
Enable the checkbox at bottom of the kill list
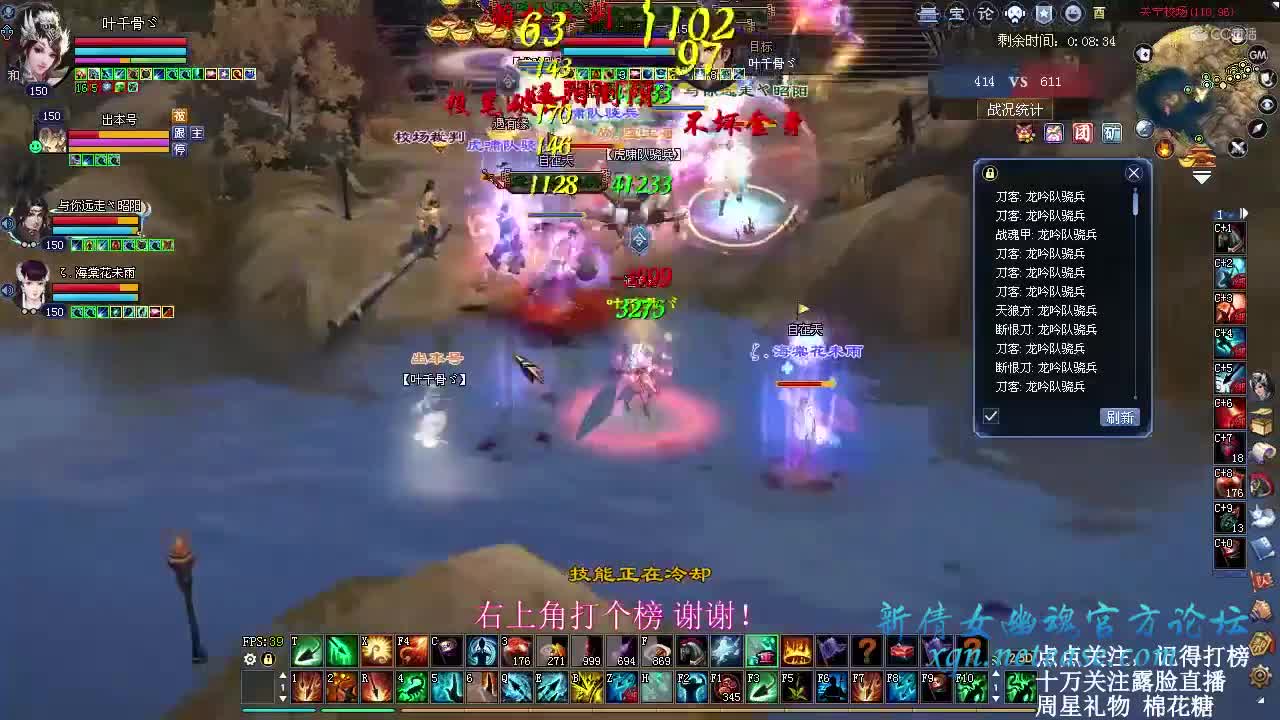pyautogui.click(x=990, y=416)
